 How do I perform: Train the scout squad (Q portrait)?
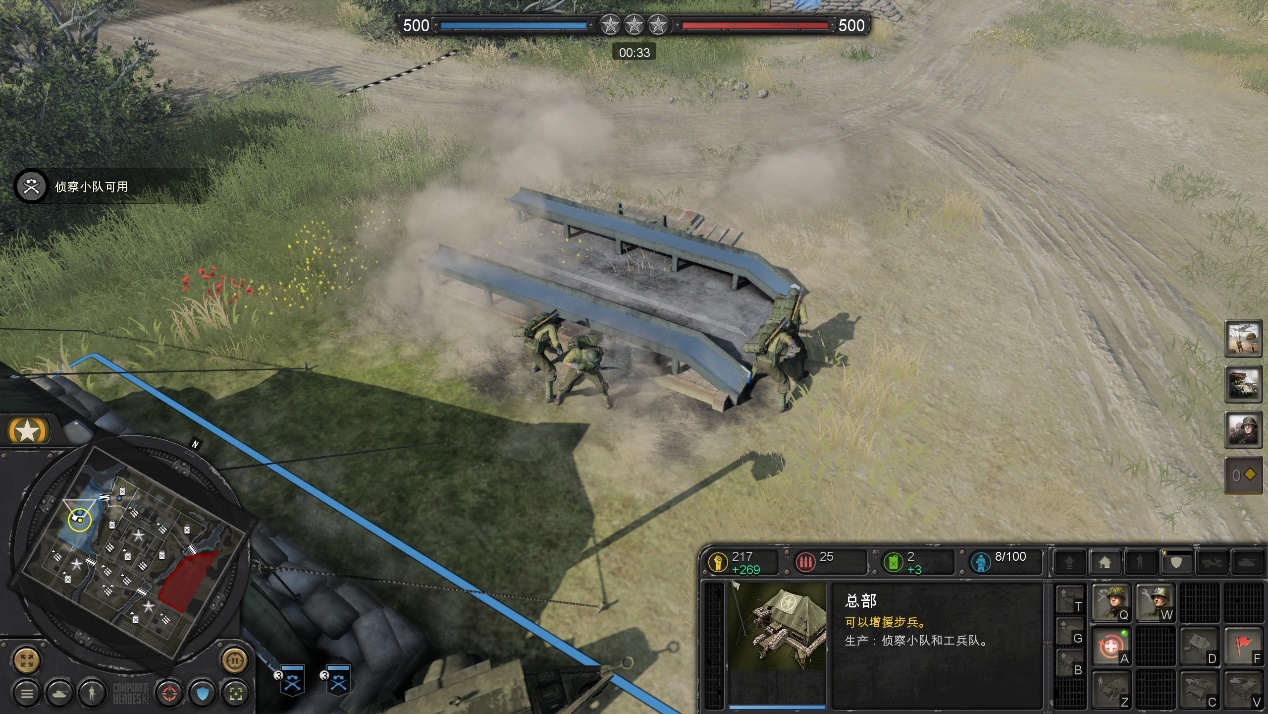pyautogui.click(x=1111, y=603)
